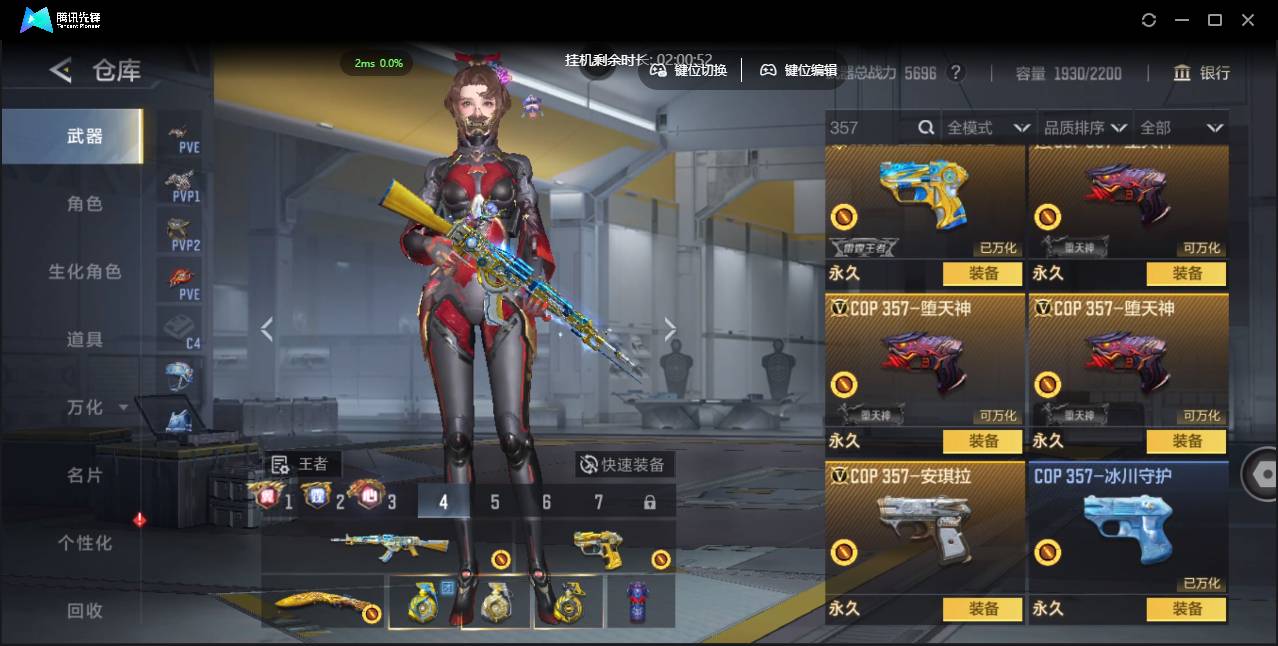Open the 银行 bank
1278x646 pixels.
pyautogui.click(x=1202, y=73)
